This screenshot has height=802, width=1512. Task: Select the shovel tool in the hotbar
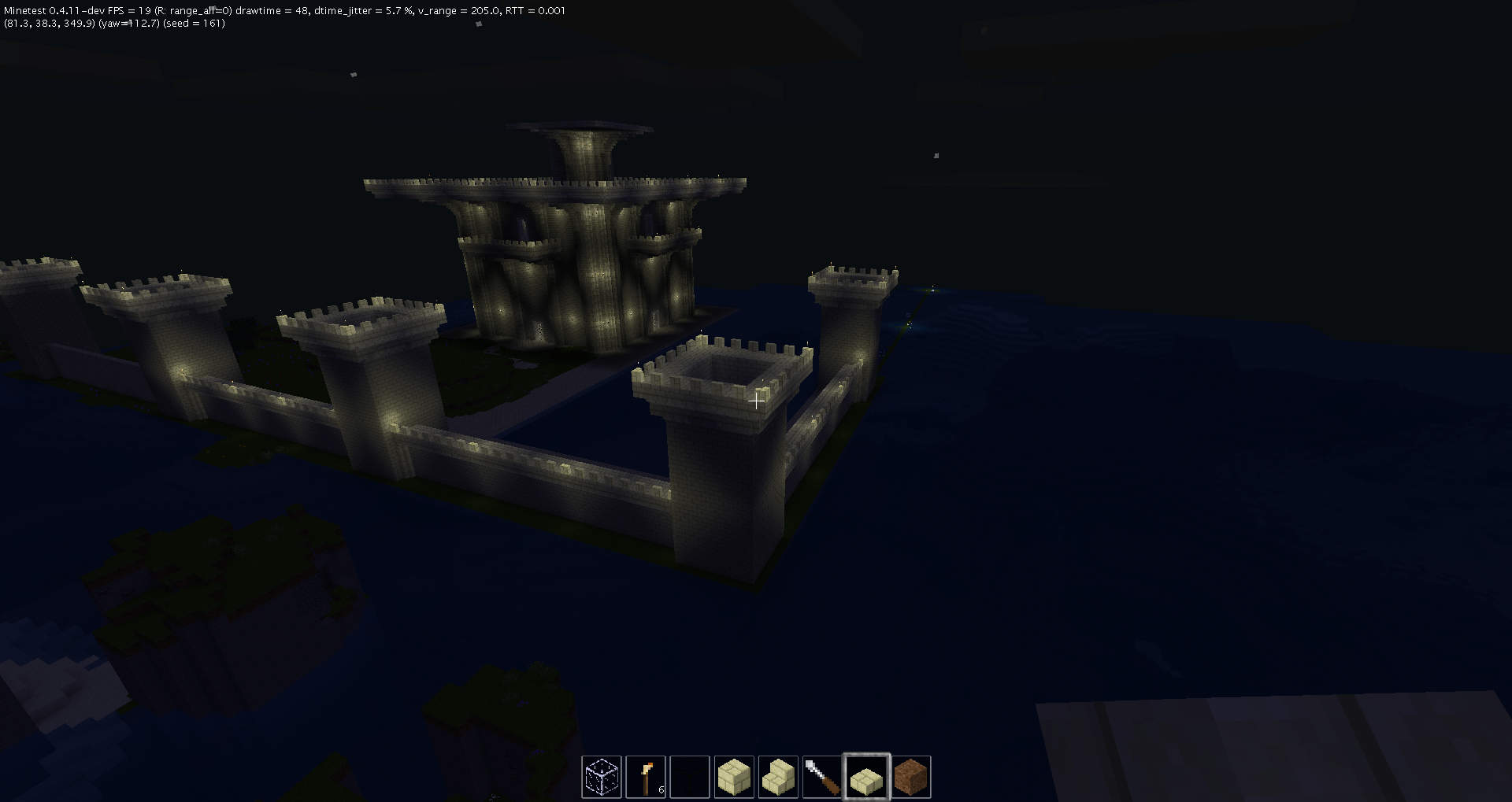(822, 777)
